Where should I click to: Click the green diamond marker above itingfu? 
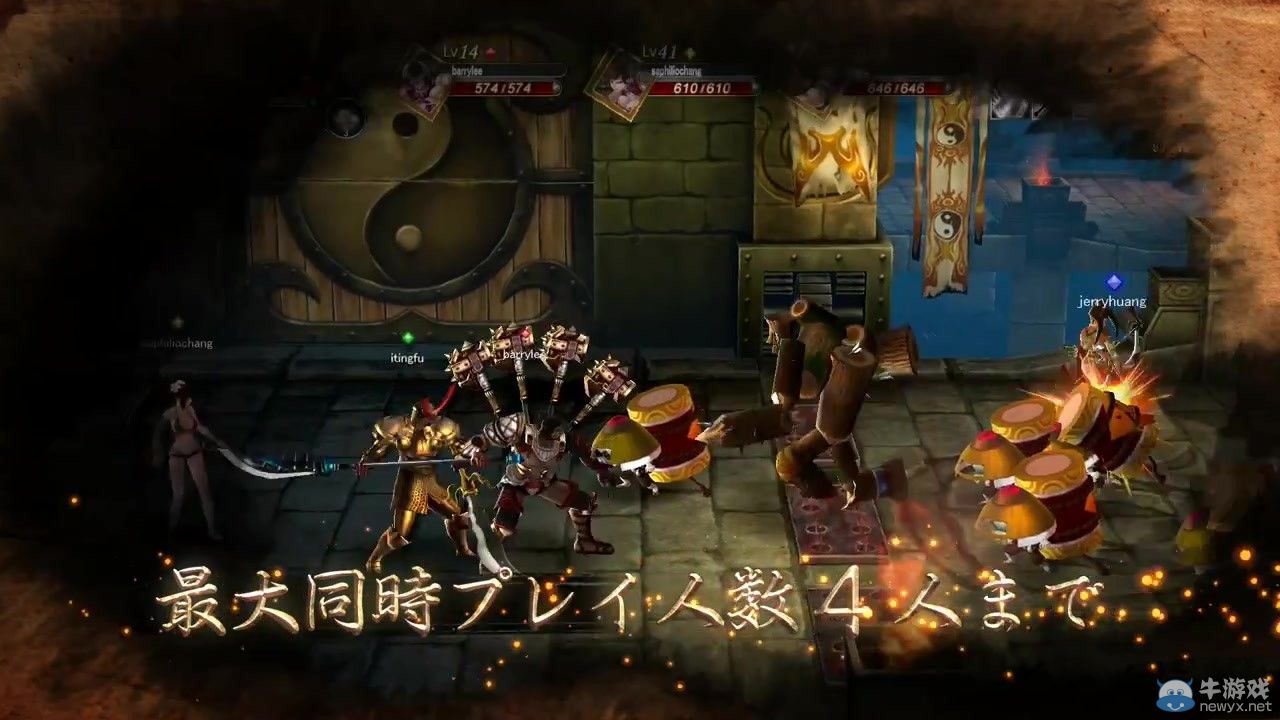pos(408,336)
